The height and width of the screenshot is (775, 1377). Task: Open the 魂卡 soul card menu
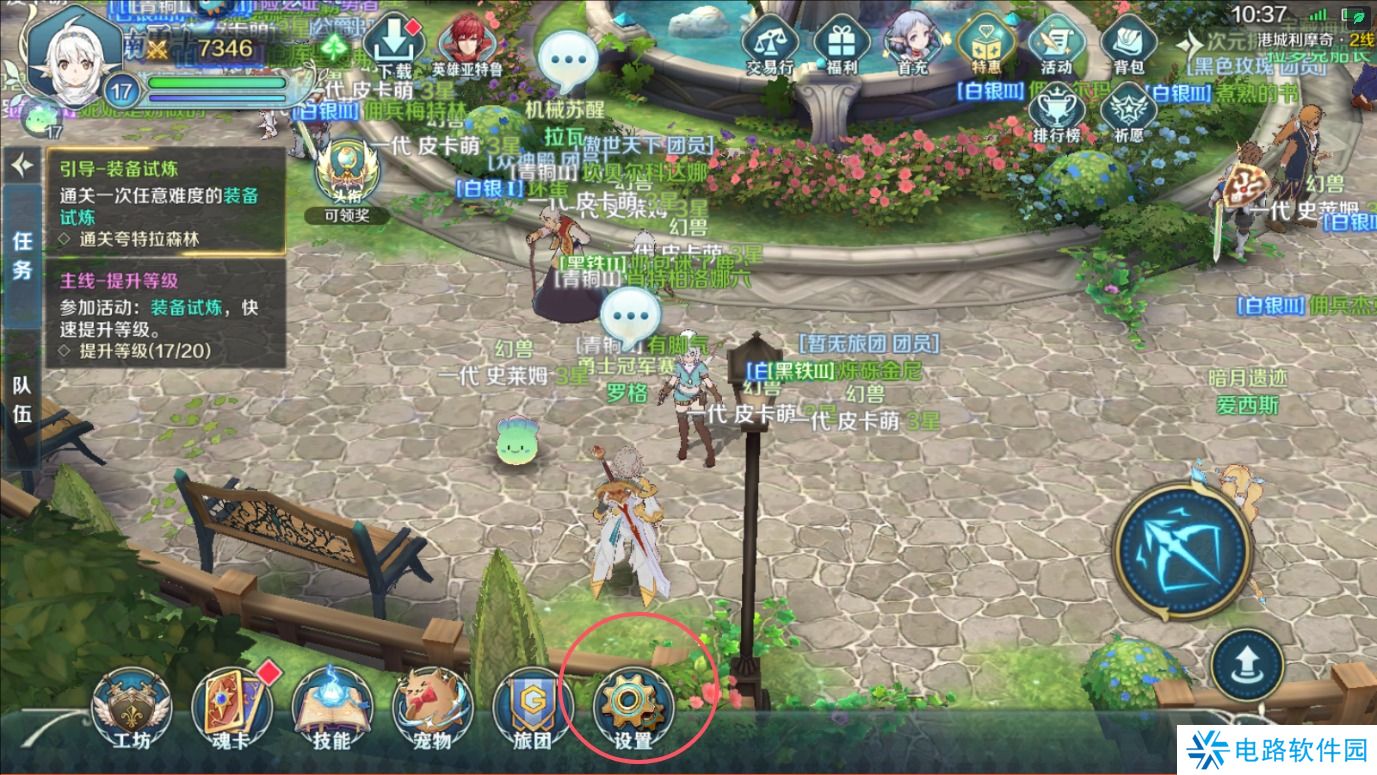[x=232, y=708]
